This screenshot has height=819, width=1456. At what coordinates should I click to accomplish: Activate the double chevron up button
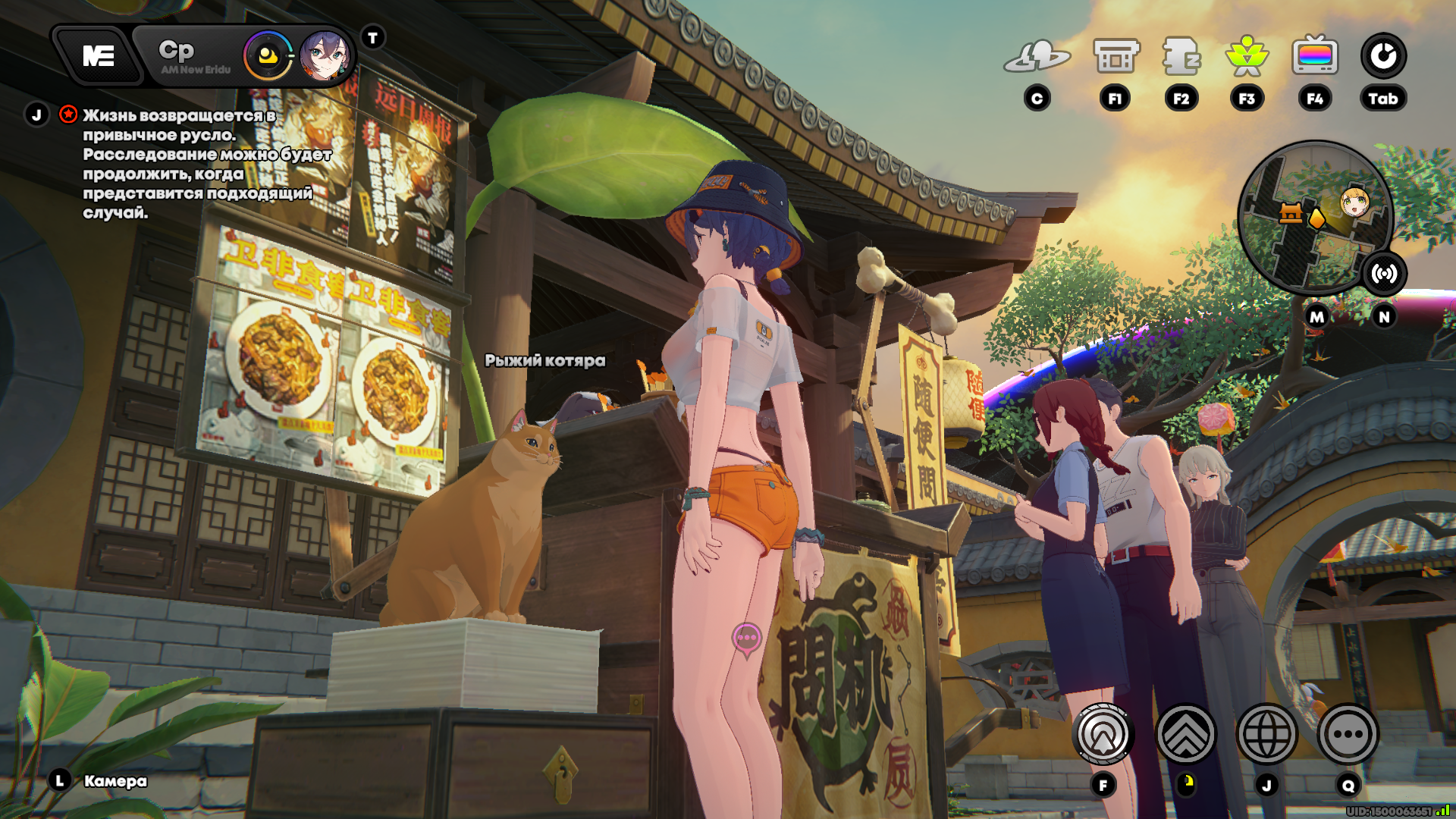[1185, 734]
